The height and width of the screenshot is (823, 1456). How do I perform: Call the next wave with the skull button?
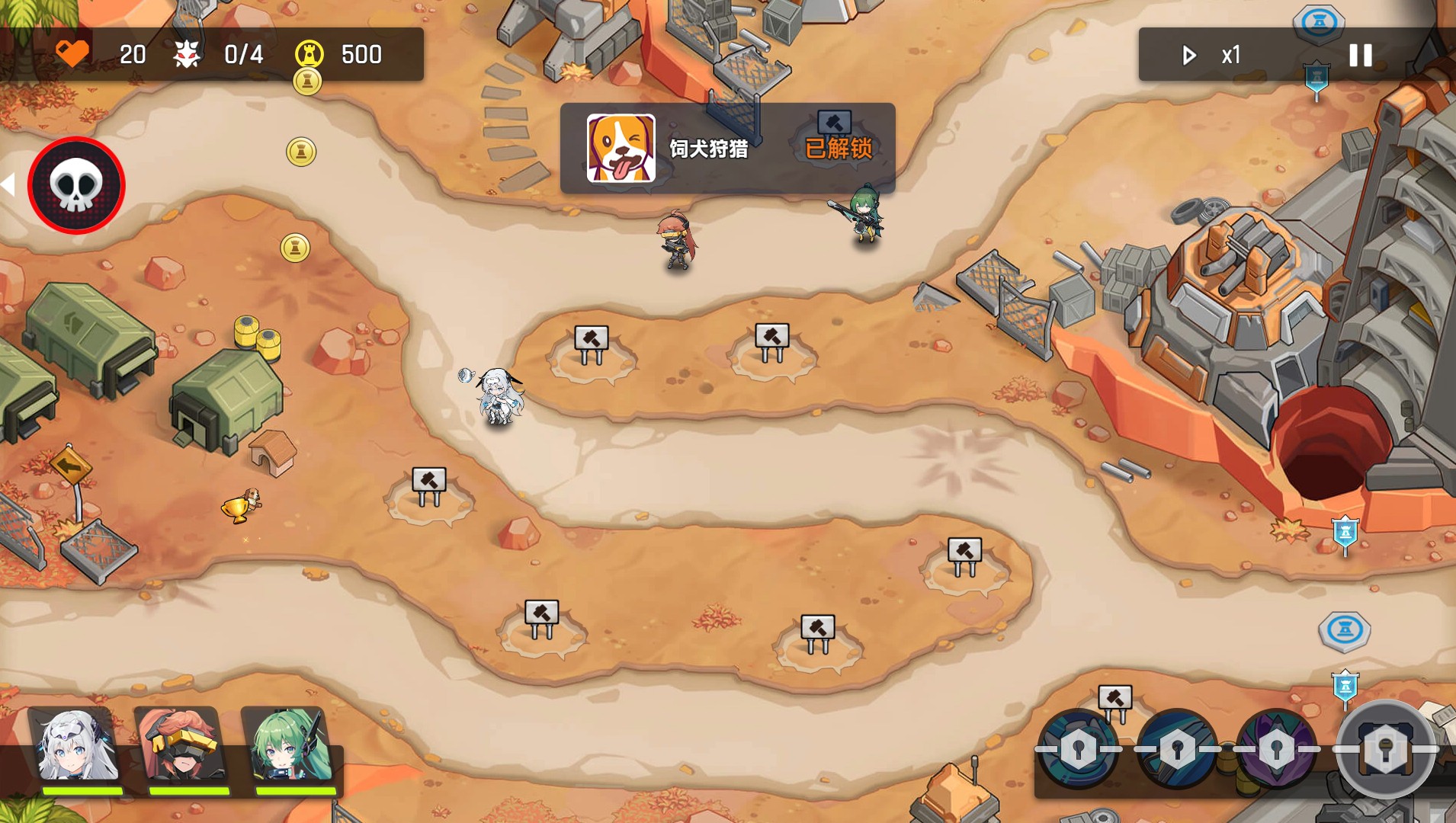point(76,185)
